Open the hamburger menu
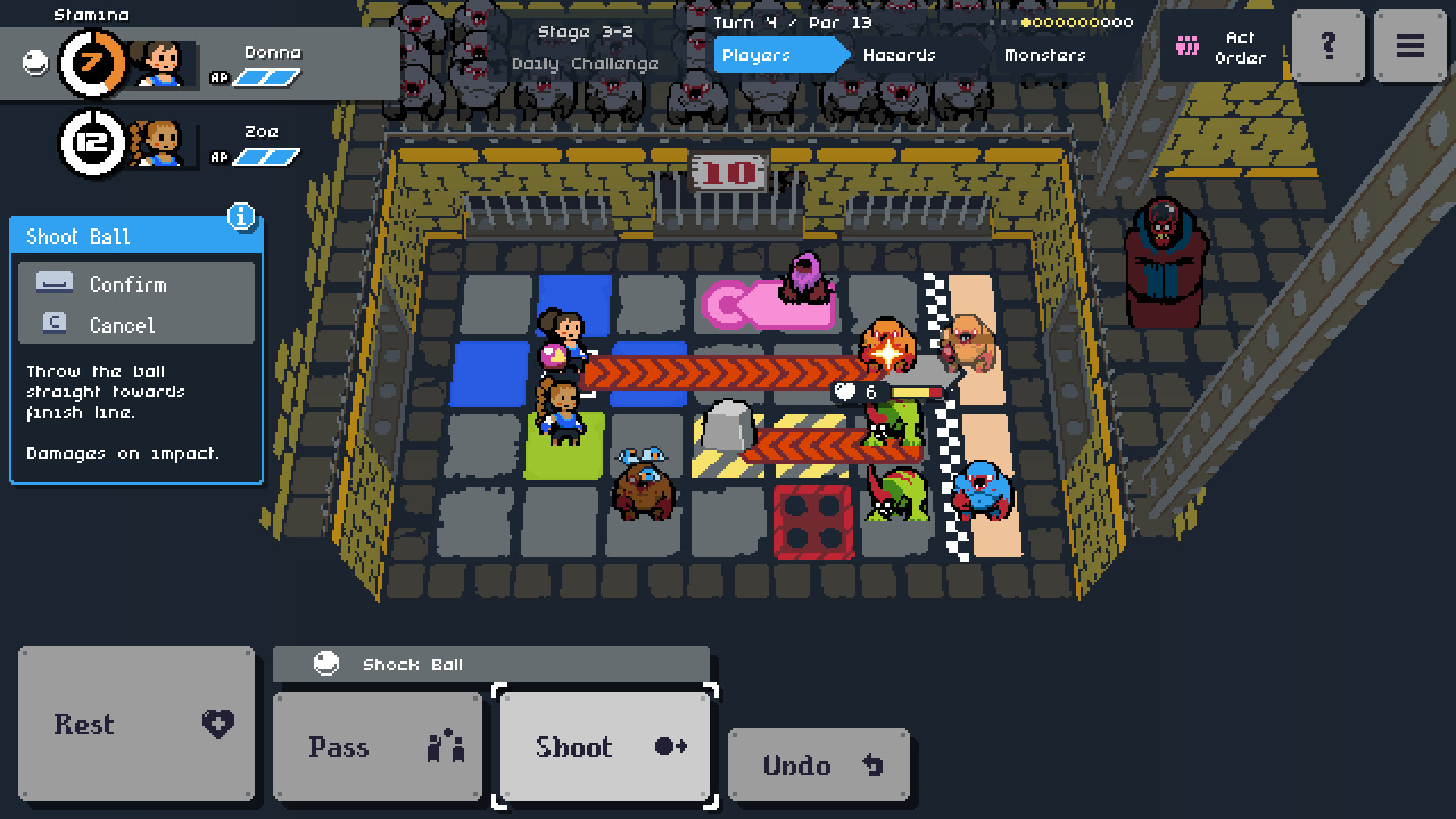 [x=1410, y=45]
